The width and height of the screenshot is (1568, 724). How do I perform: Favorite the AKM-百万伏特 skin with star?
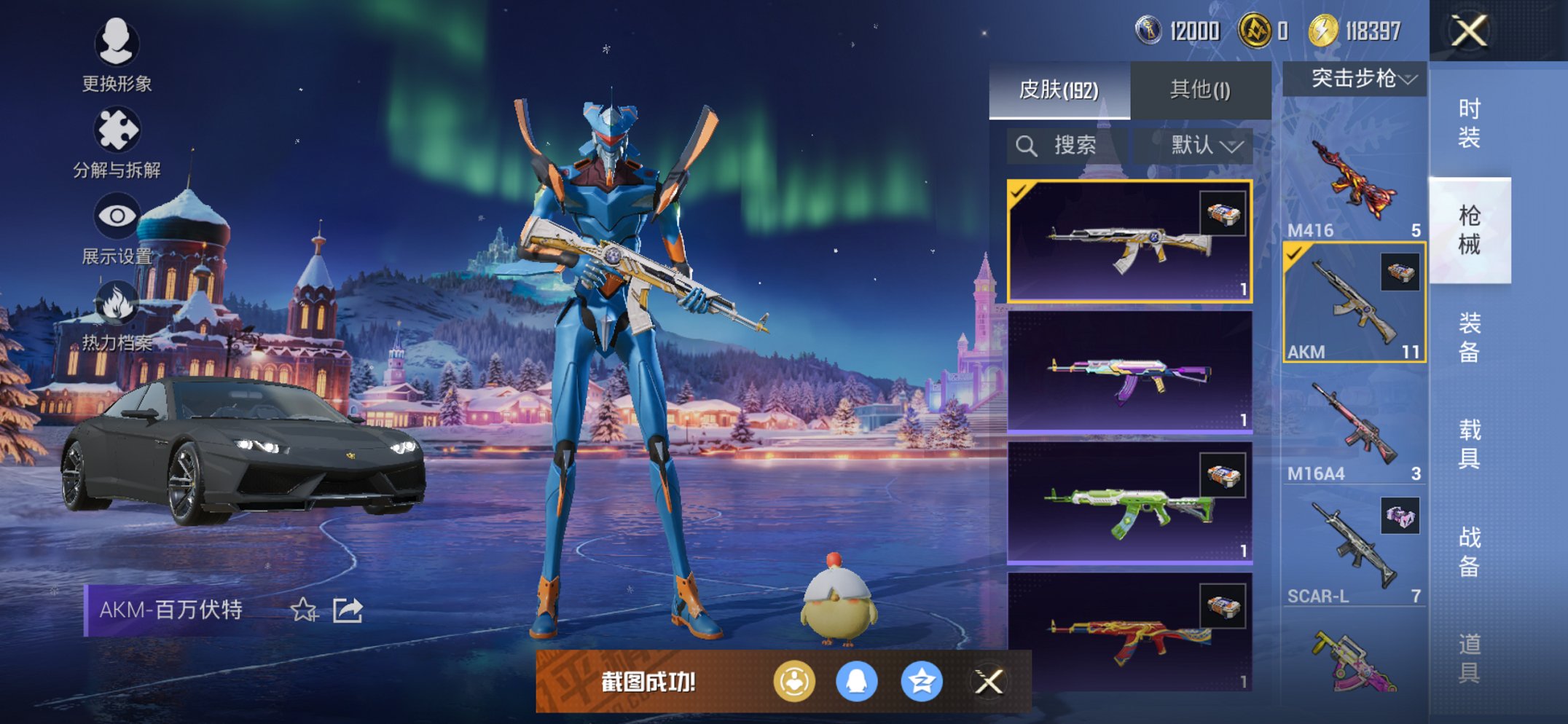point(303,610)
